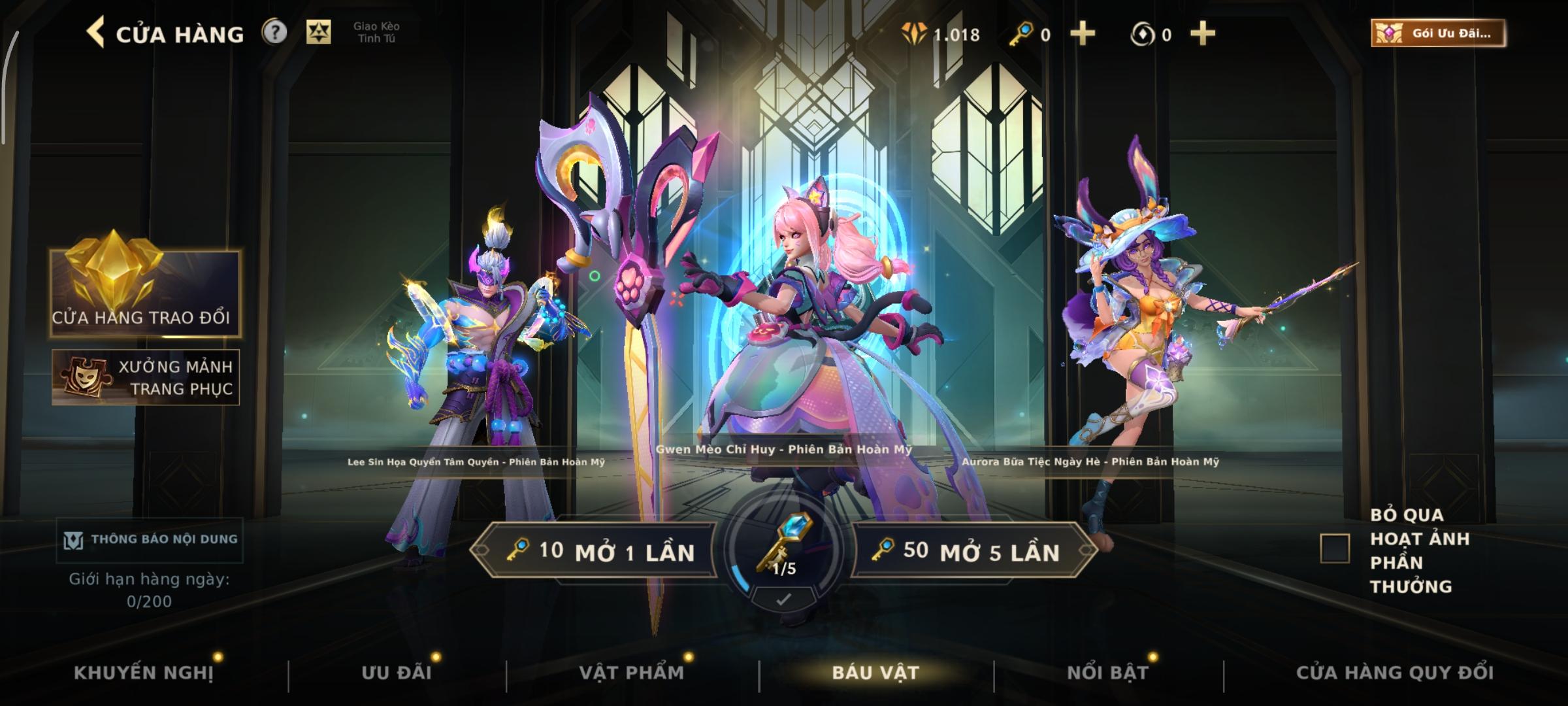This screenshot has height=706, width=1568.
Task: Choose Mở 1 Lần for 10 keys
Action: point(595,551)
